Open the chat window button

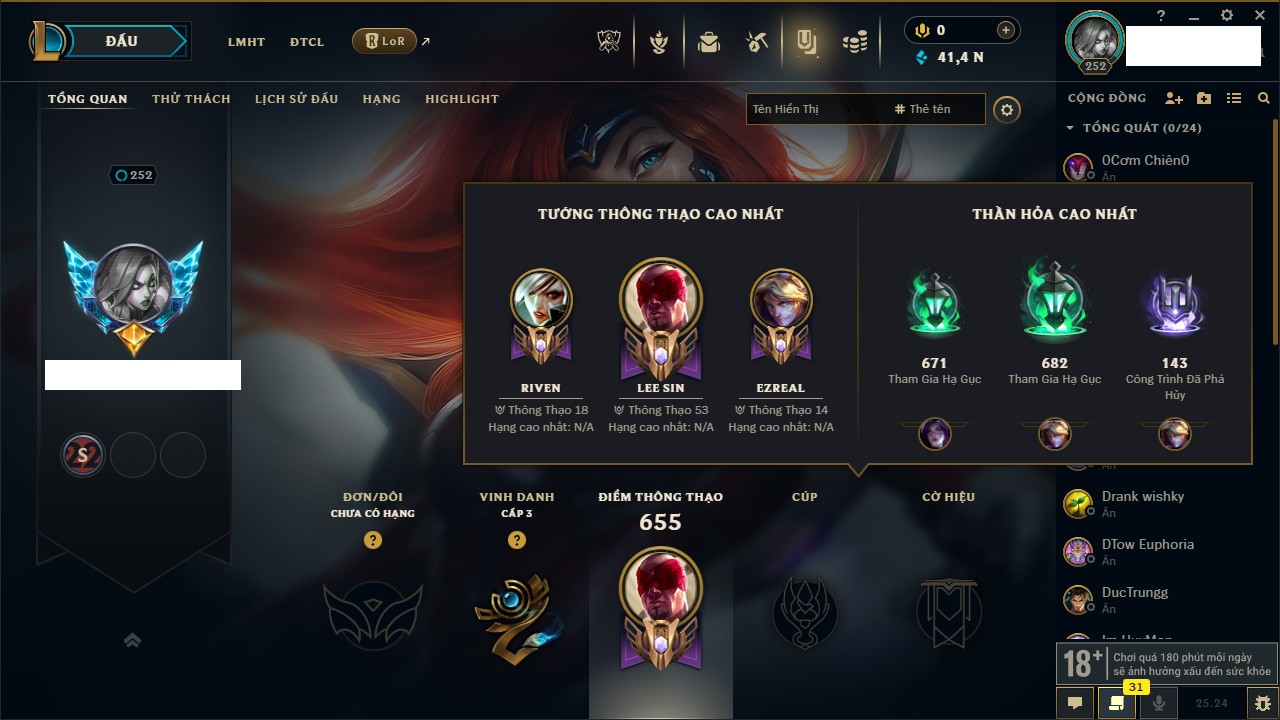tap(1075, 703)
